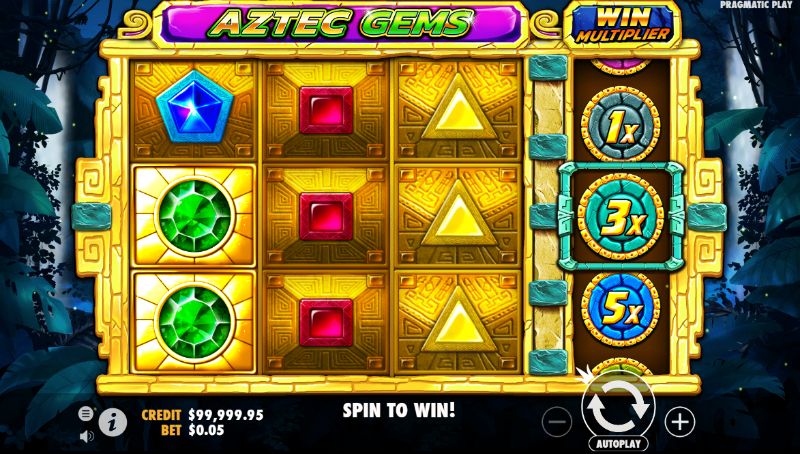
Task: Open the Autoplay options
Action: [618, 443]
